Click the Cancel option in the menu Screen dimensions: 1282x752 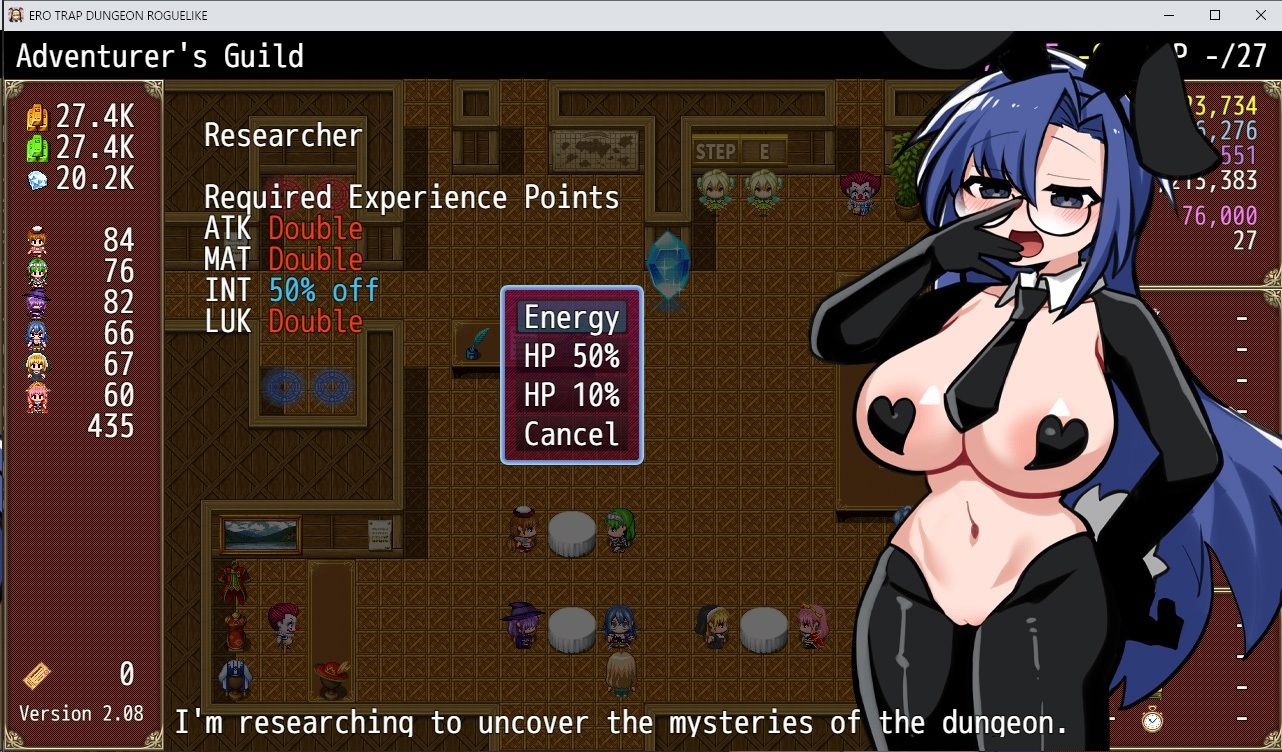570,434
